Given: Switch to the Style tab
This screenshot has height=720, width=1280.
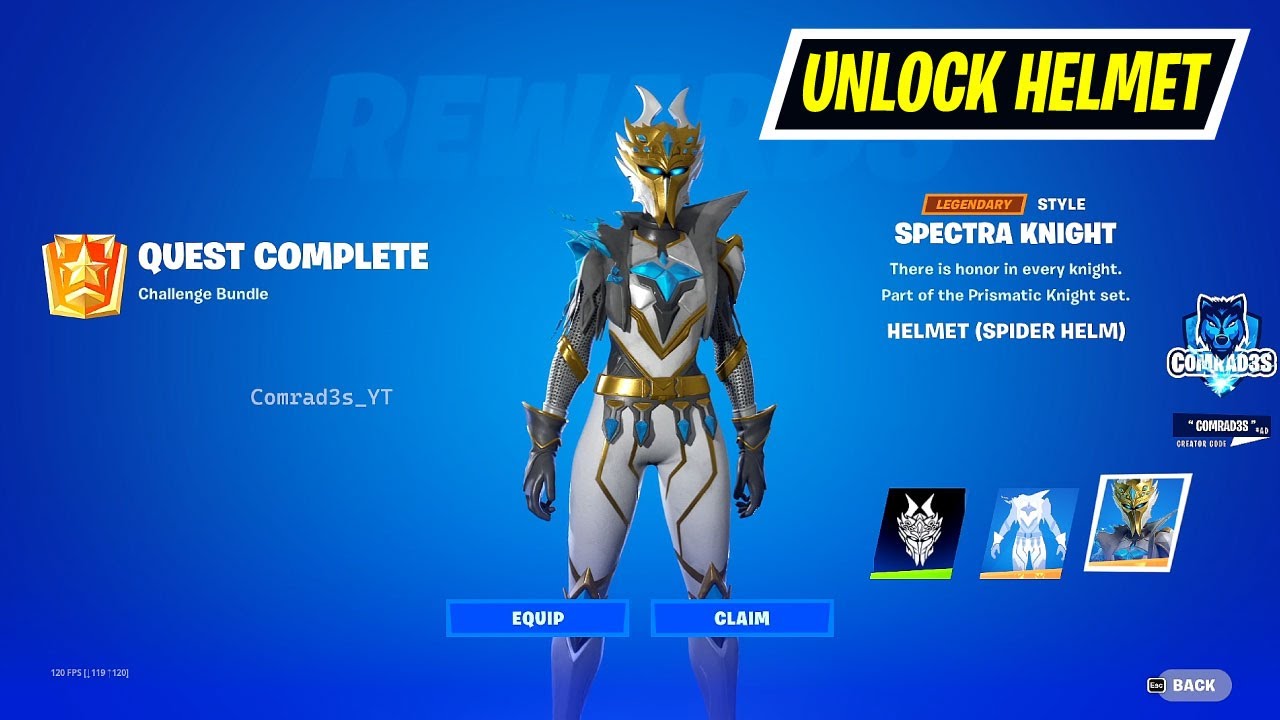Looking at the screenshot, I should pos(1062,203).
